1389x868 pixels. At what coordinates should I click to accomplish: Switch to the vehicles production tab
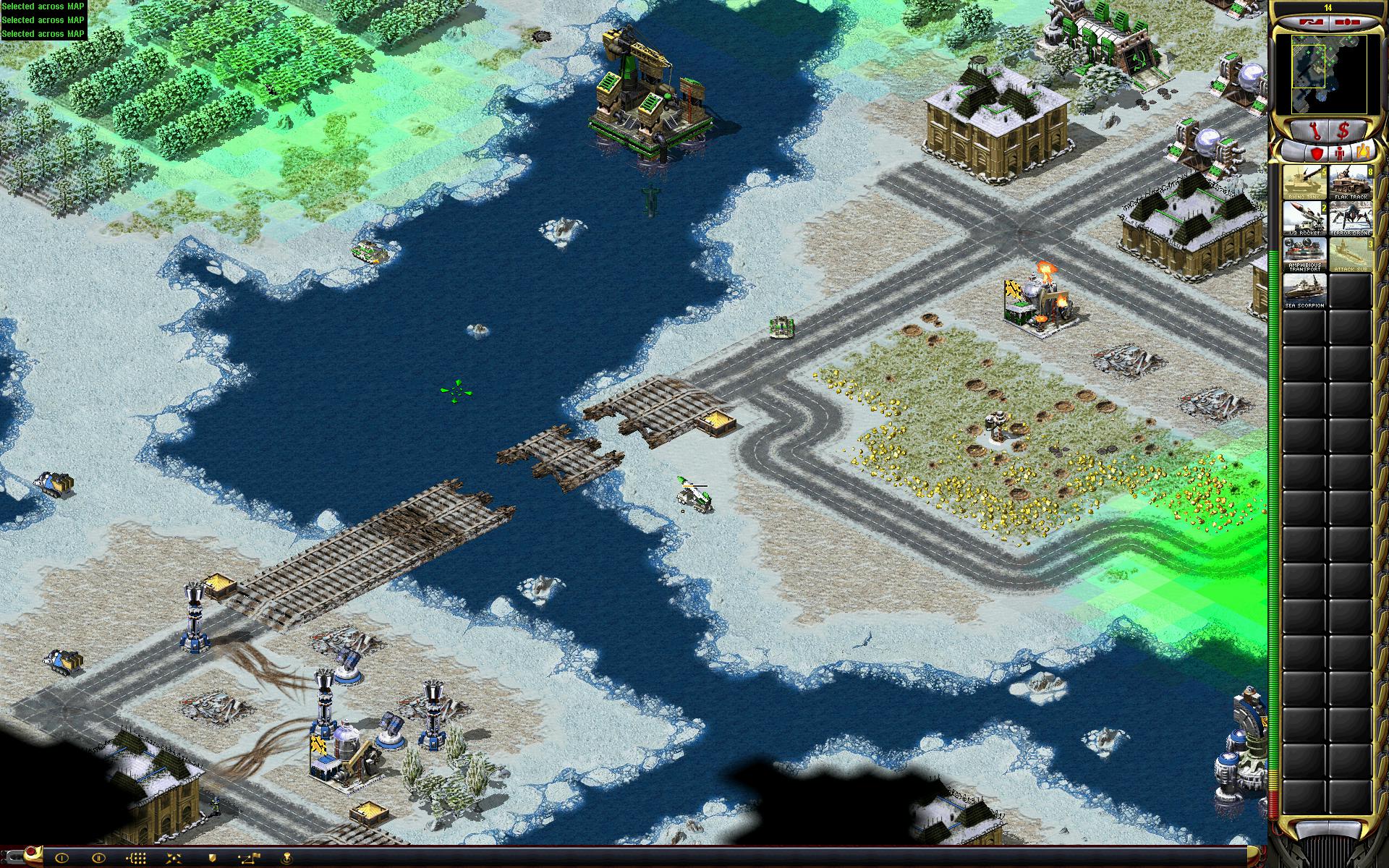click(1364, 153)
